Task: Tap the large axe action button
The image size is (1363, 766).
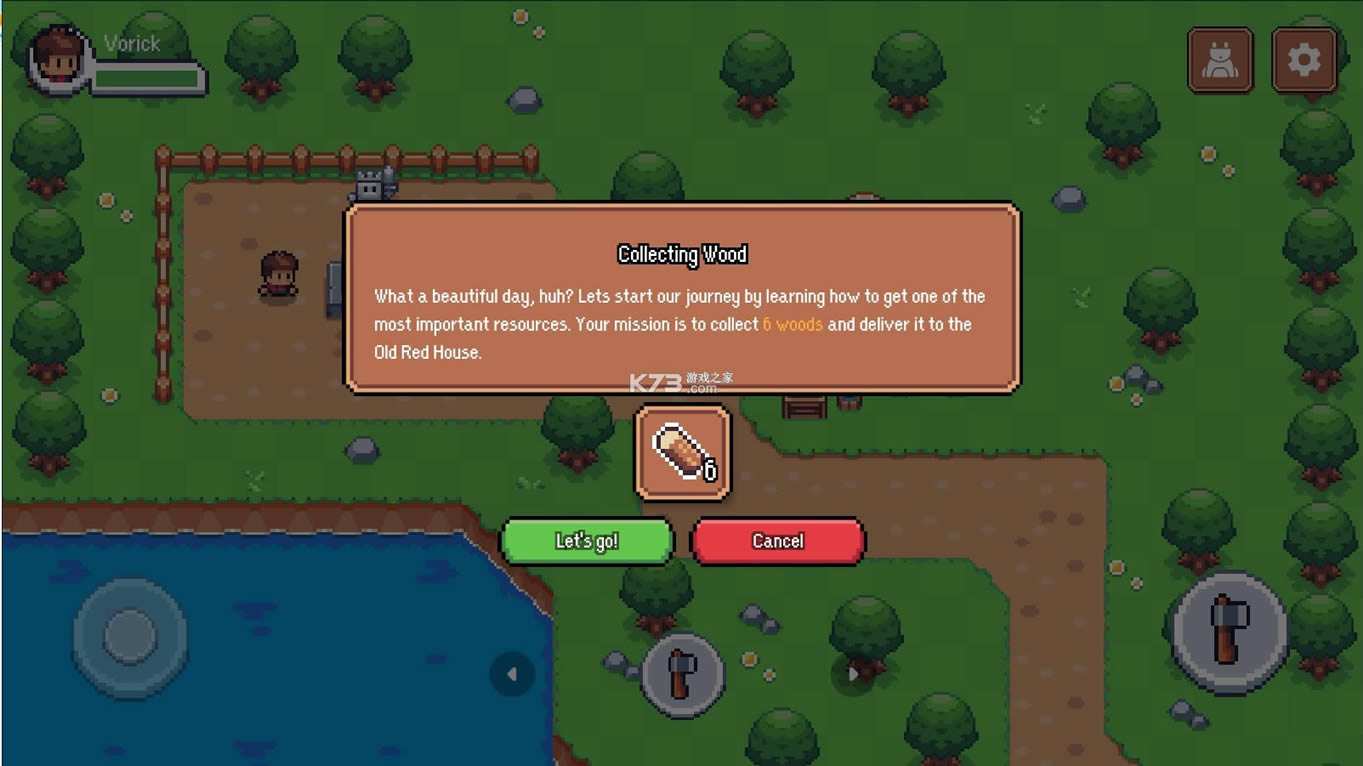Action: pyautogui.click(x=1229, y=631)
